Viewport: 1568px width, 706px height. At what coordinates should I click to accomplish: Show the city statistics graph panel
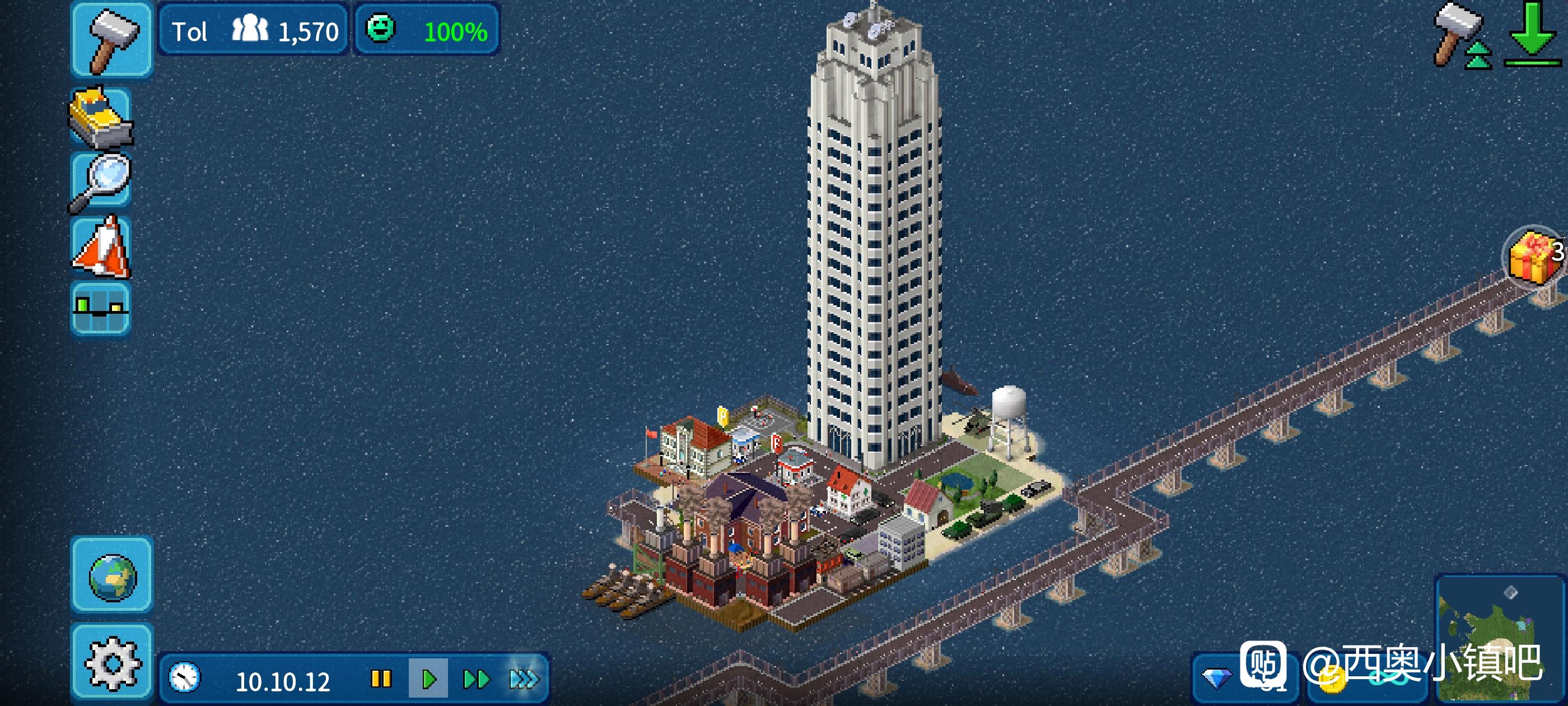pyautogui.click(x=101, y=308)
